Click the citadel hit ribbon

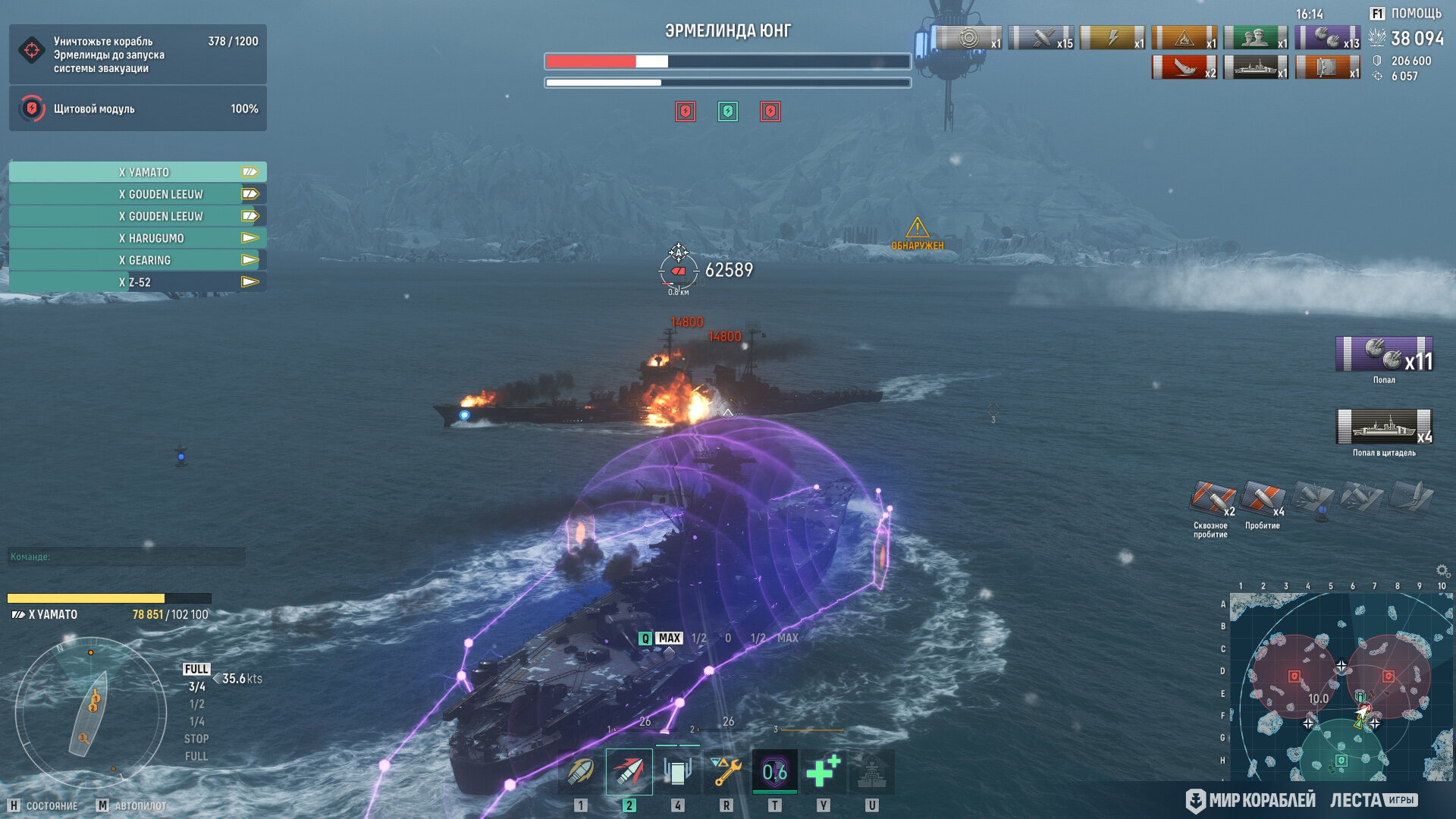pos(1384,427)
